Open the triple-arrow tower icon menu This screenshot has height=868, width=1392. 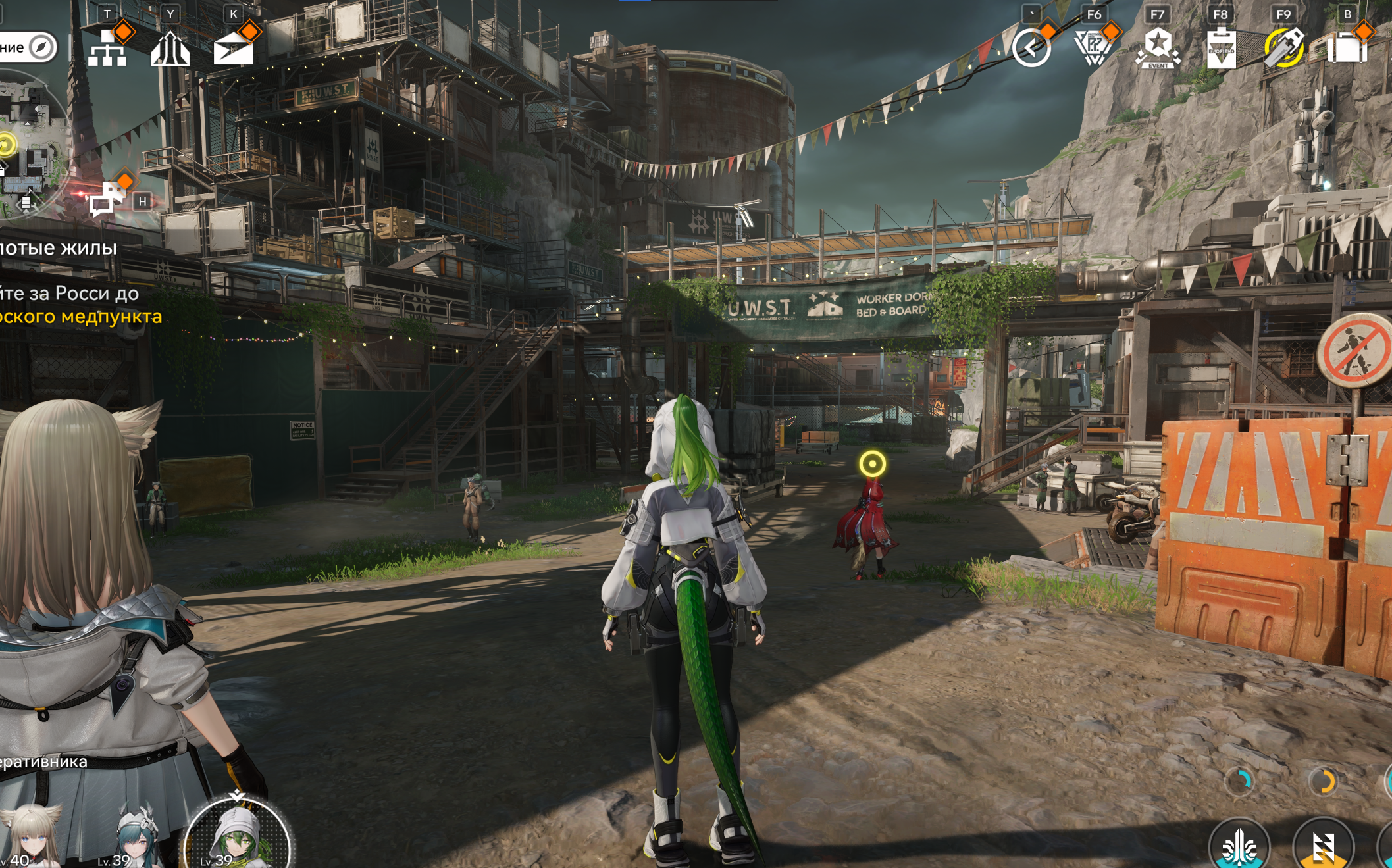click(x=170, y=48)
